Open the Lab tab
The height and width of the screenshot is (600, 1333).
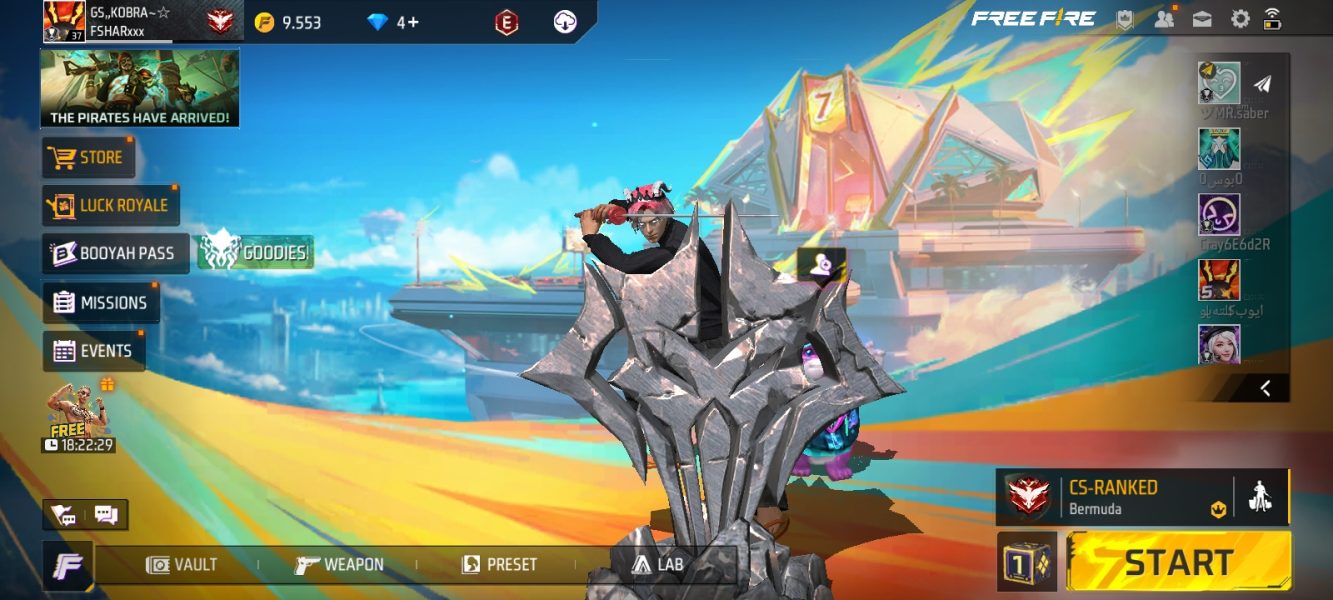pyautogui.click(x=658, y=565)
